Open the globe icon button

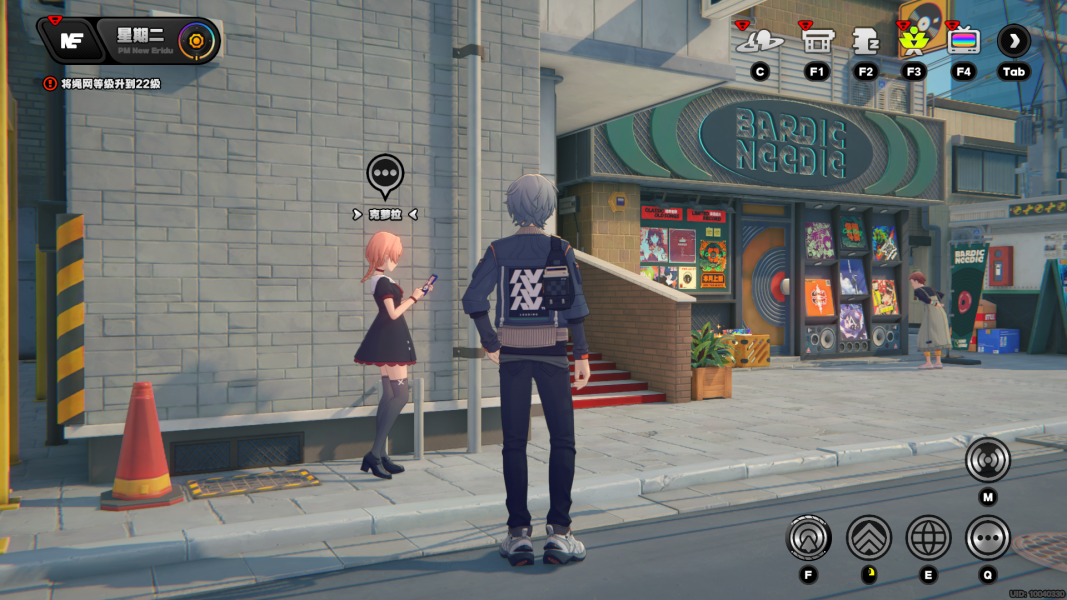(928, 538)
